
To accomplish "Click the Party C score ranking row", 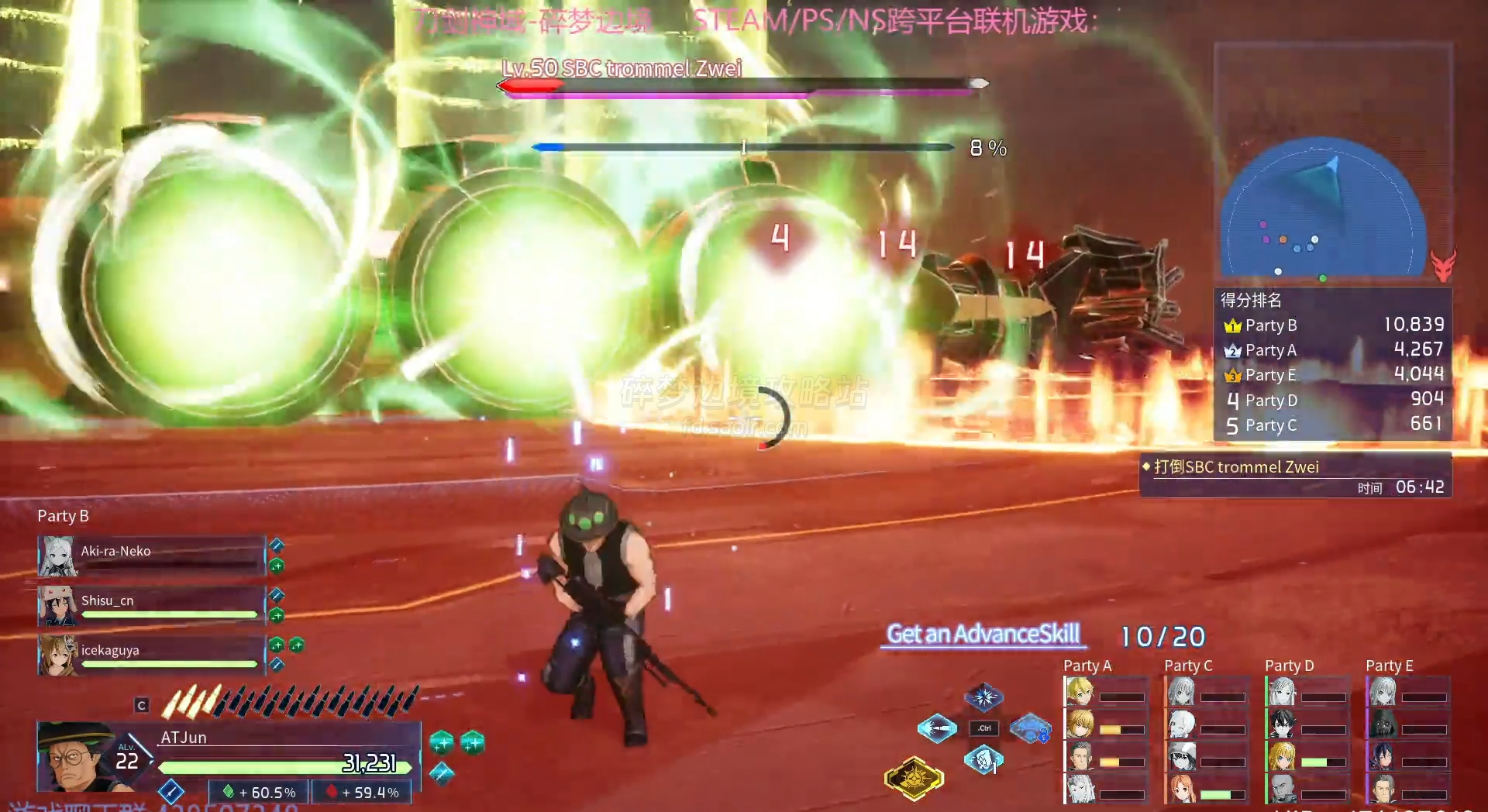I will 1333,425.
